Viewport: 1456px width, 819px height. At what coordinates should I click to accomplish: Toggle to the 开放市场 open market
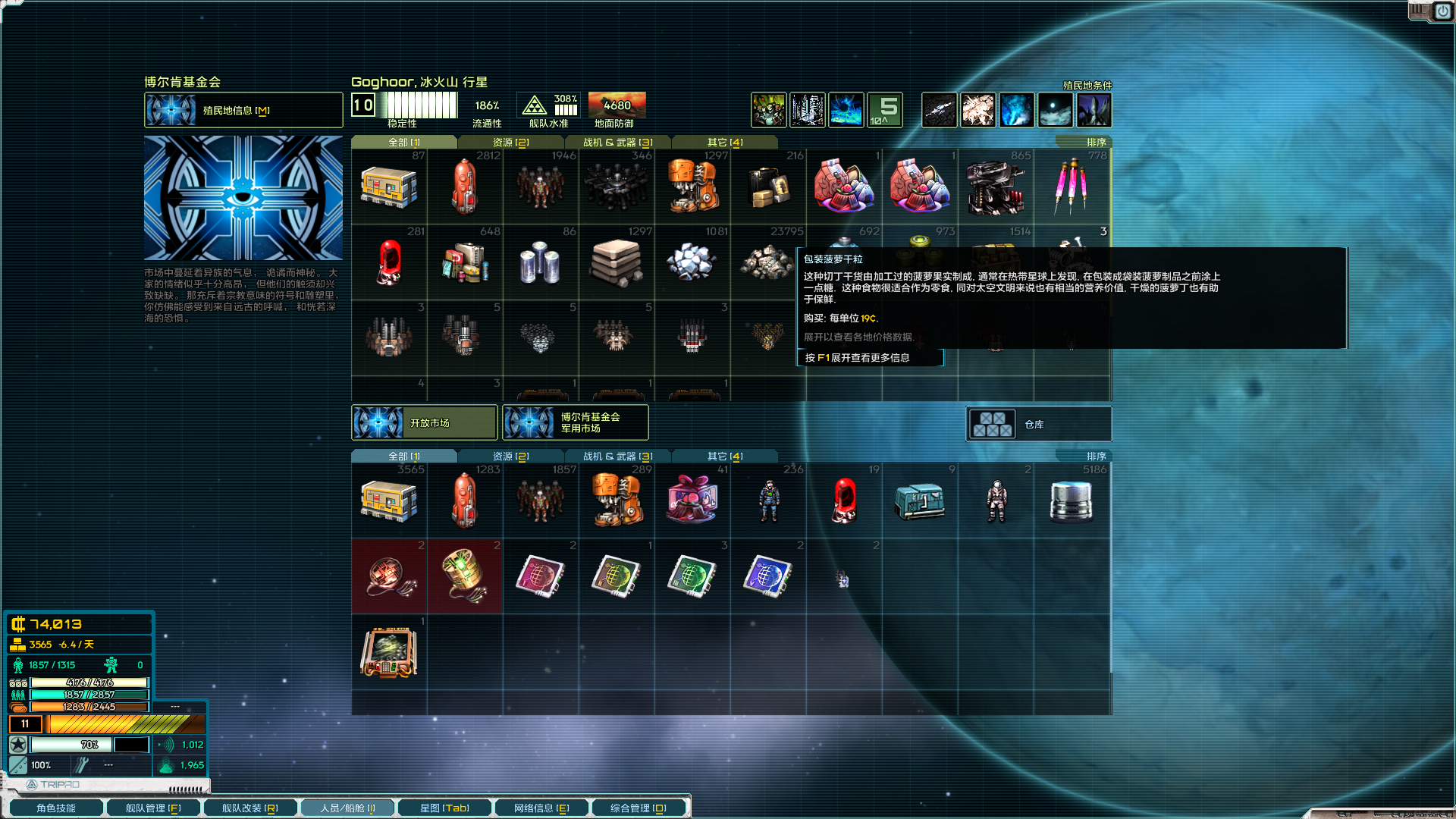coord(425,422)
